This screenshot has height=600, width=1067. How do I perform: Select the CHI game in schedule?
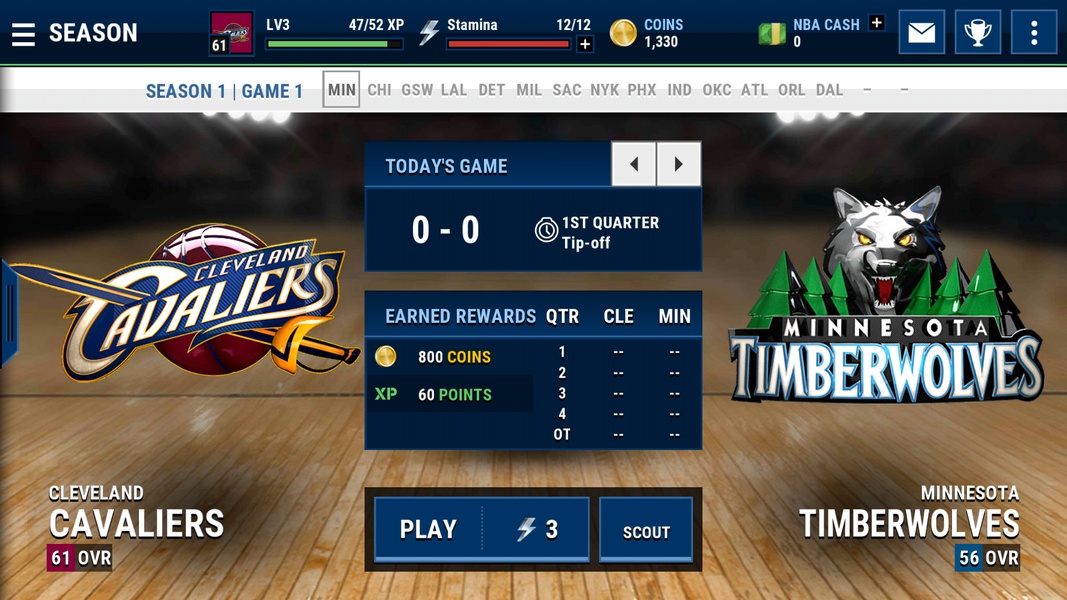379,90
